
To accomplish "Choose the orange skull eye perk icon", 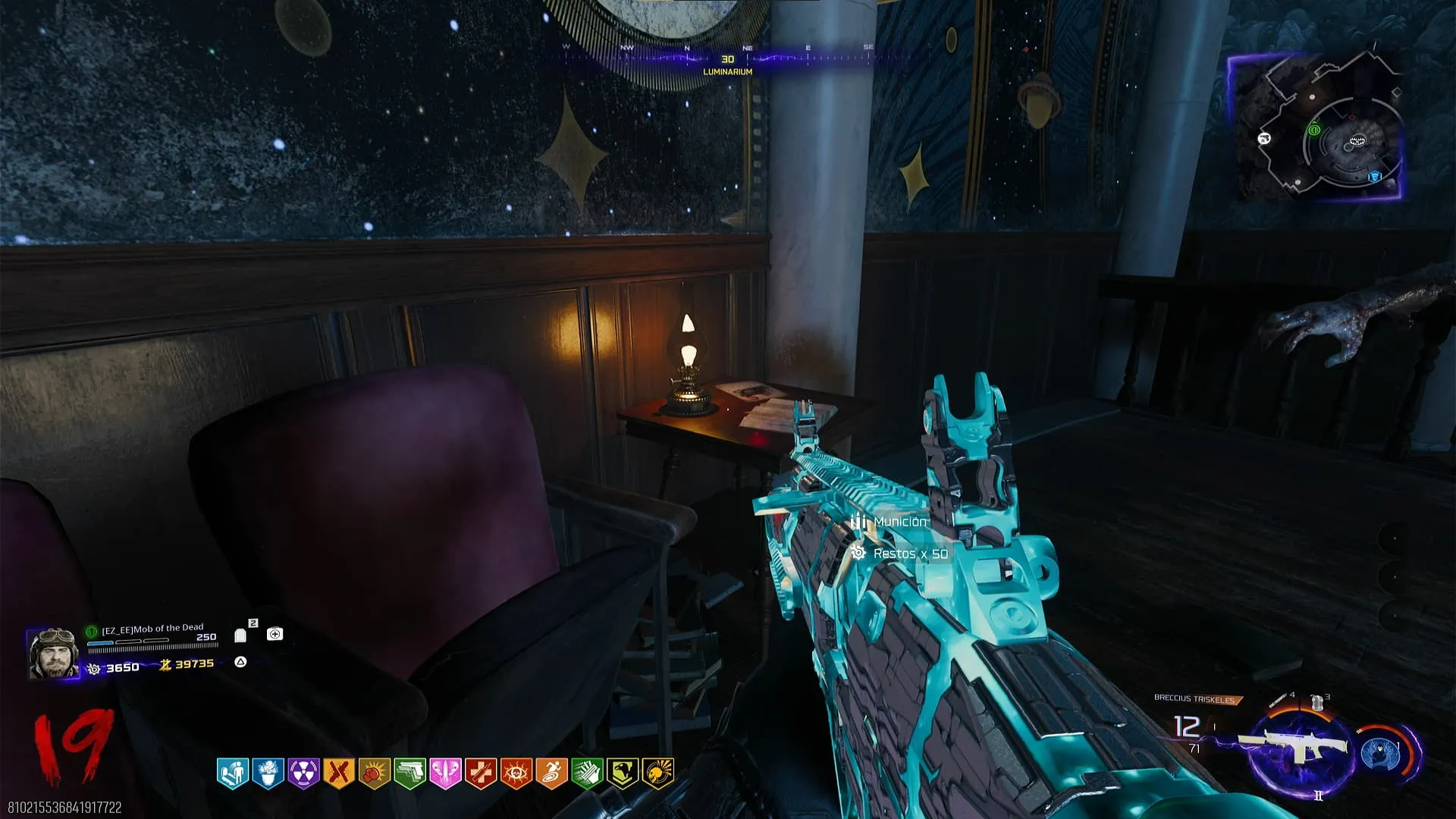I will click(516, 773).
